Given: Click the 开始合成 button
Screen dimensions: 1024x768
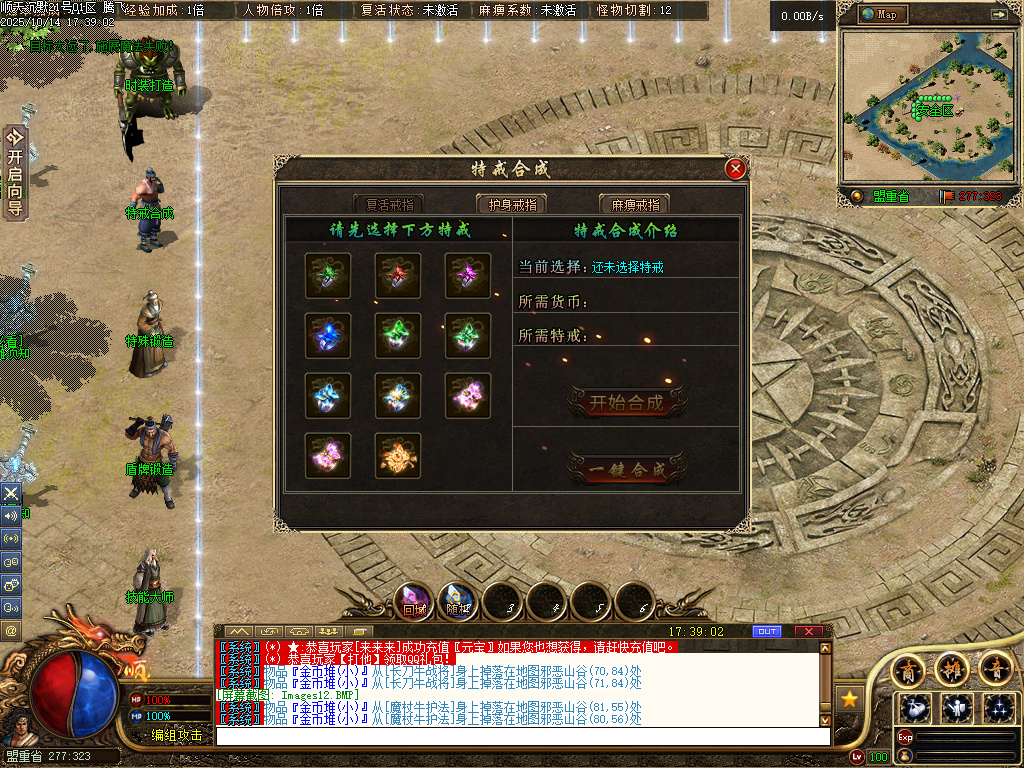Looking at the screenshot, I should click(627, 403).
